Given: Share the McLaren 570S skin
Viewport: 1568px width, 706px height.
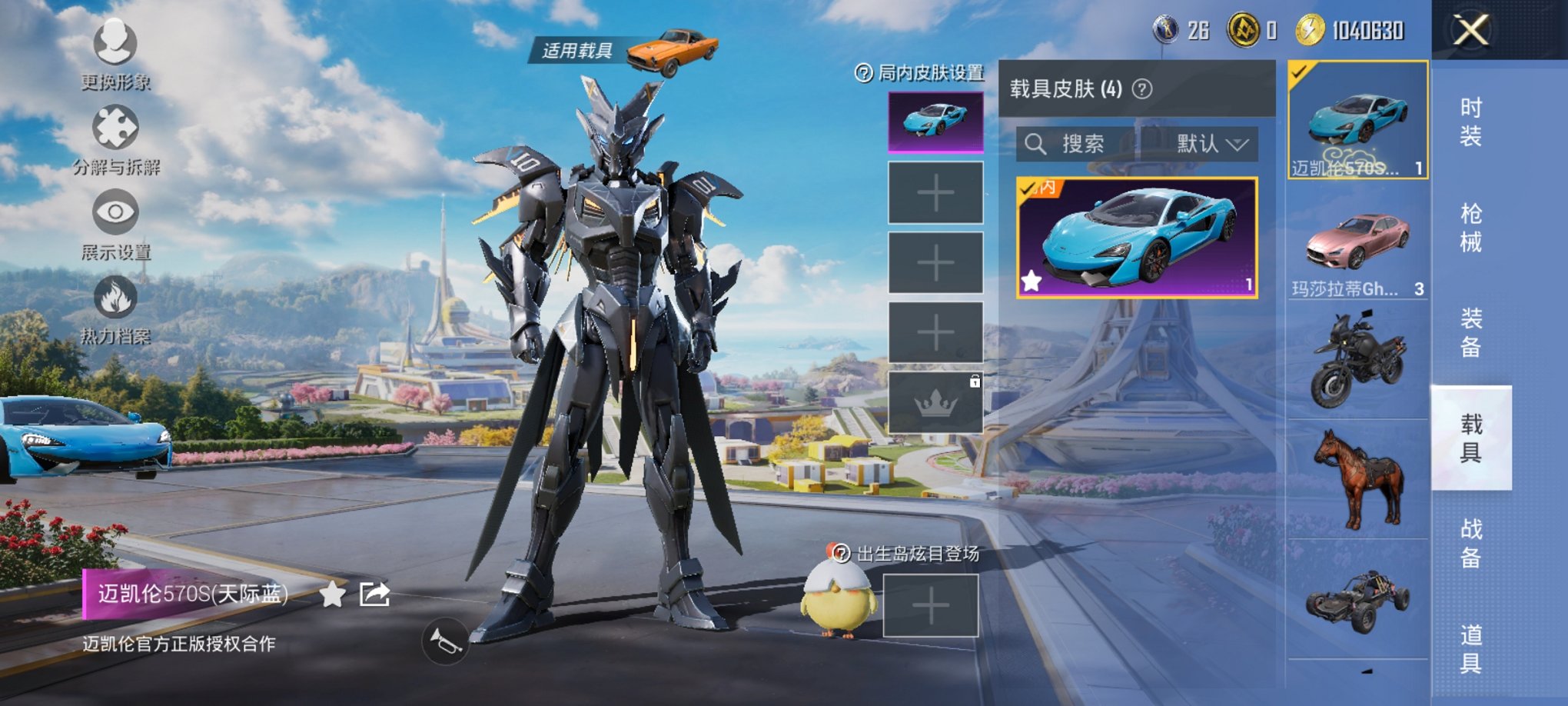Looking at the screenshot, I should point(375,594).
